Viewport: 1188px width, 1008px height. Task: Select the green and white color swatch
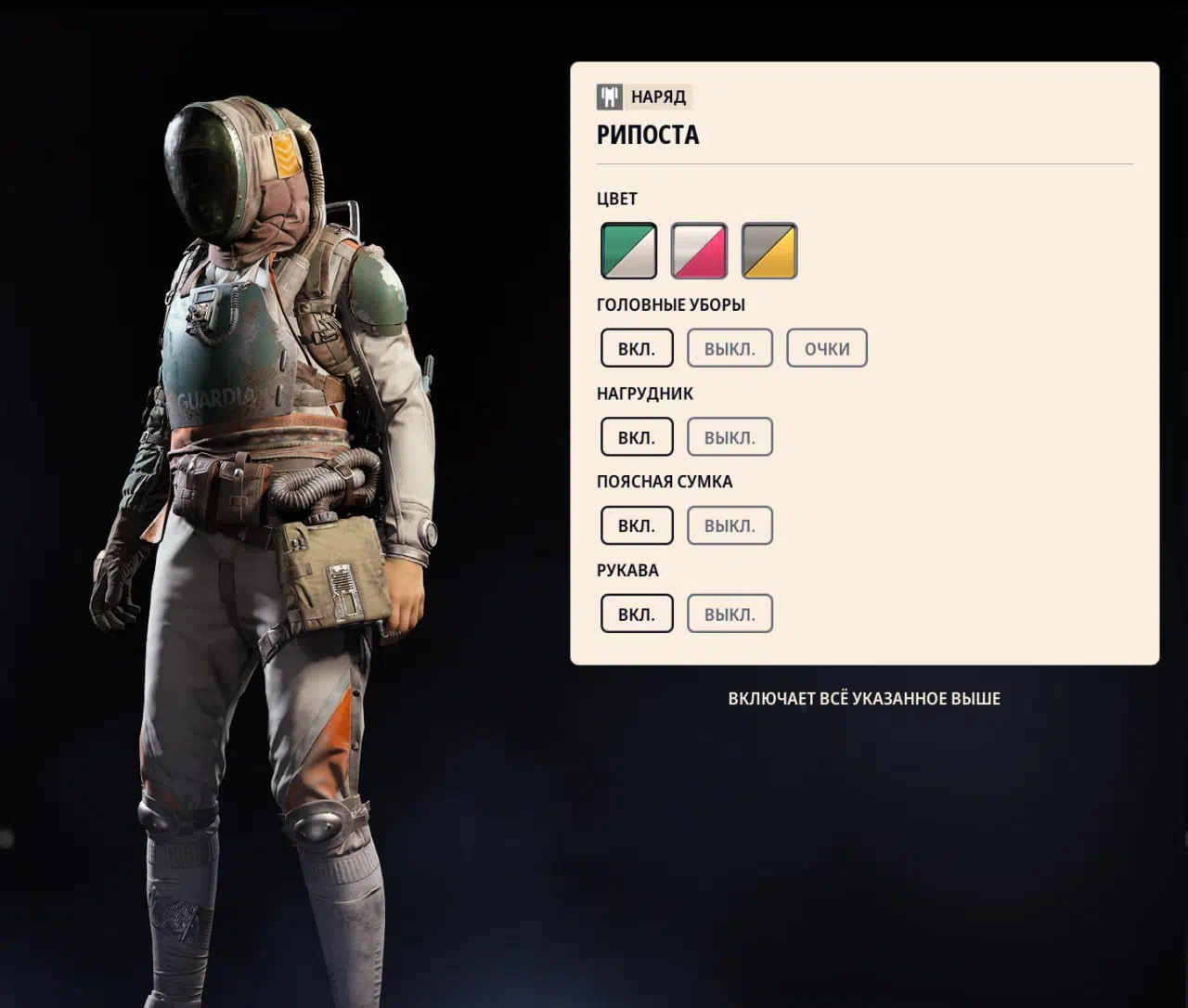point(628,251)
